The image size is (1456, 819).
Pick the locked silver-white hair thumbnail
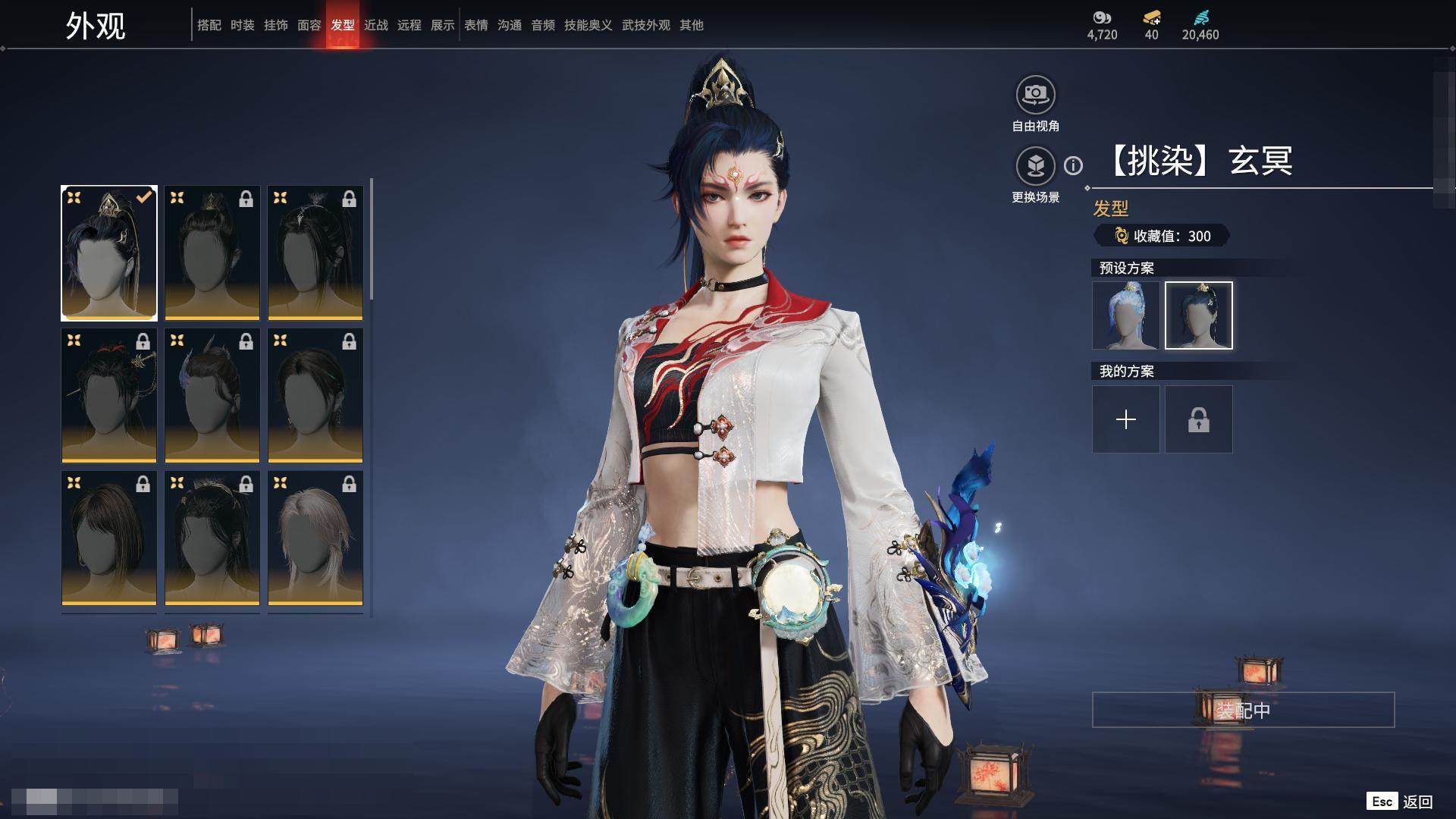tap(315, 538)
